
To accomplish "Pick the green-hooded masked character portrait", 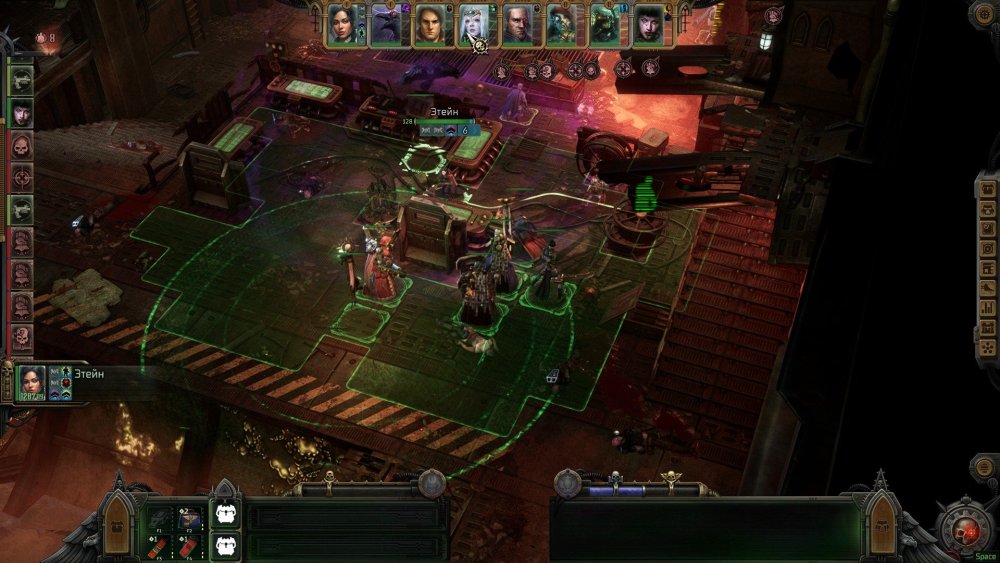I will coord(605,25).
